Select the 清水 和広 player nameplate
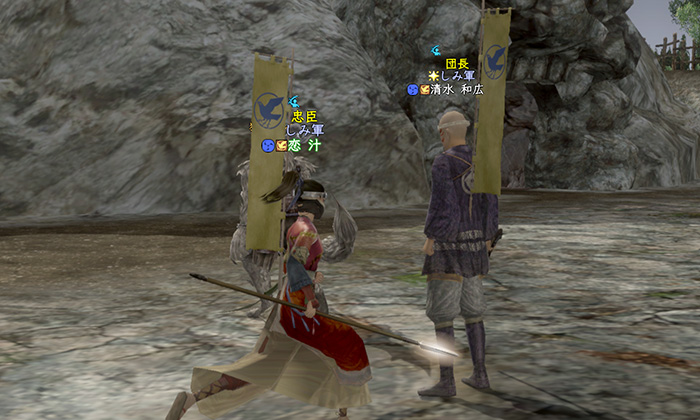Screen dimensions: 700x420 pyautogui.click(x=454, y=89)
